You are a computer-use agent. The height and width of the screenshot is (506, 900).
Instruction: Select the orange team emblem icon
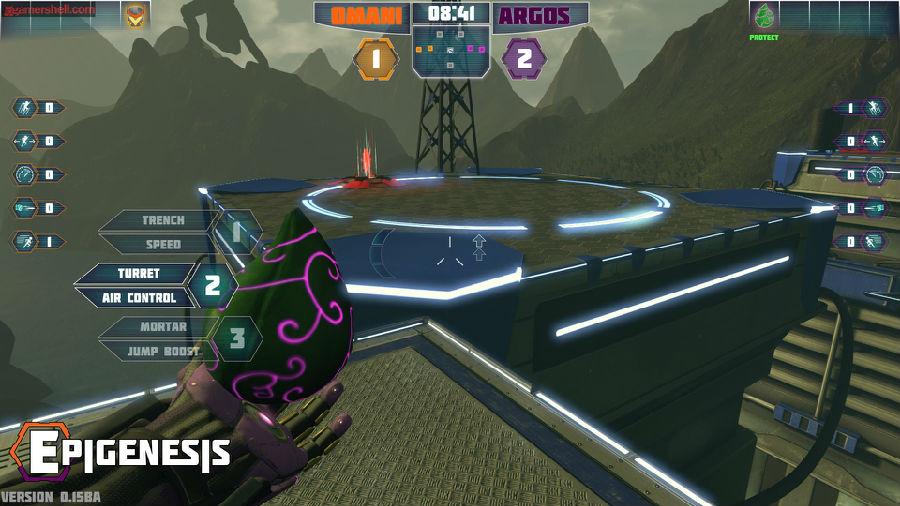click(x=134, y=16)
